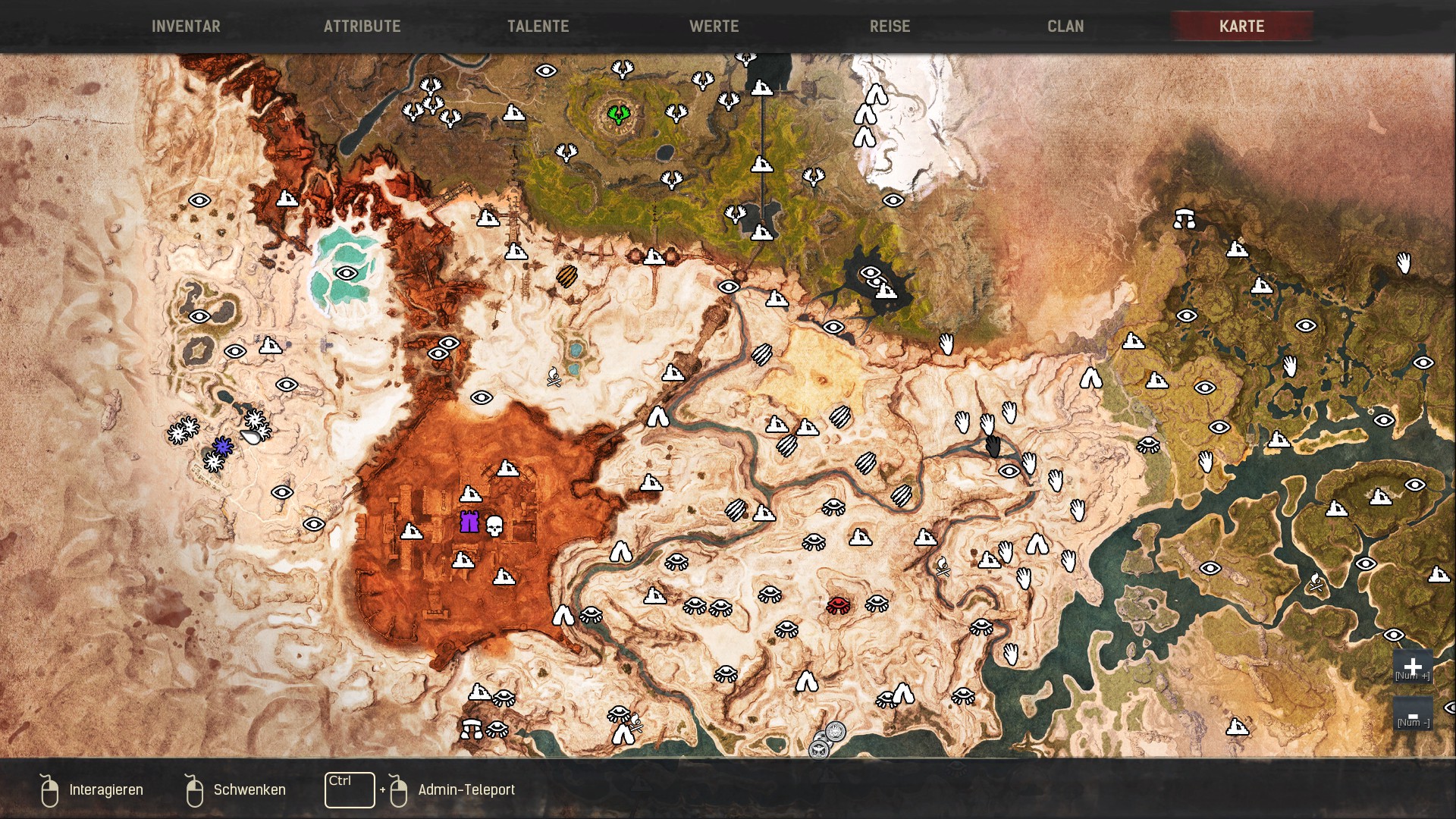This screenshot has width=1456, height=819.
Task: Click the purple castle map marker
Action: coord(469,522)
